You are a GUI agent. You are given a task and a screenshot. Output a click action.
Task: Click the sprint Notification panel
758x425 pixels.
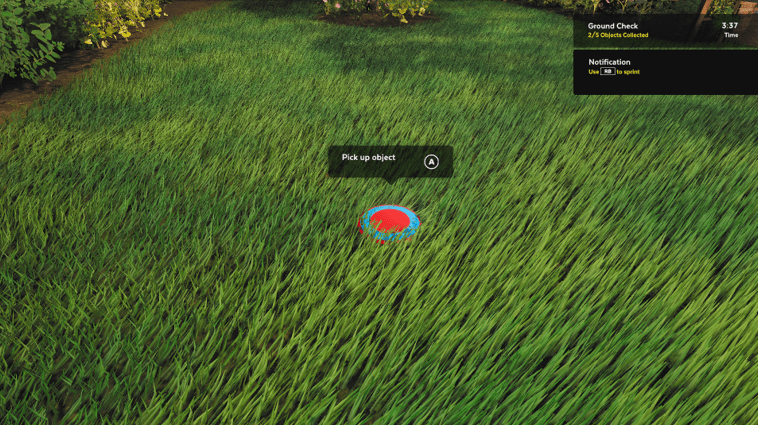coord(664,71)
